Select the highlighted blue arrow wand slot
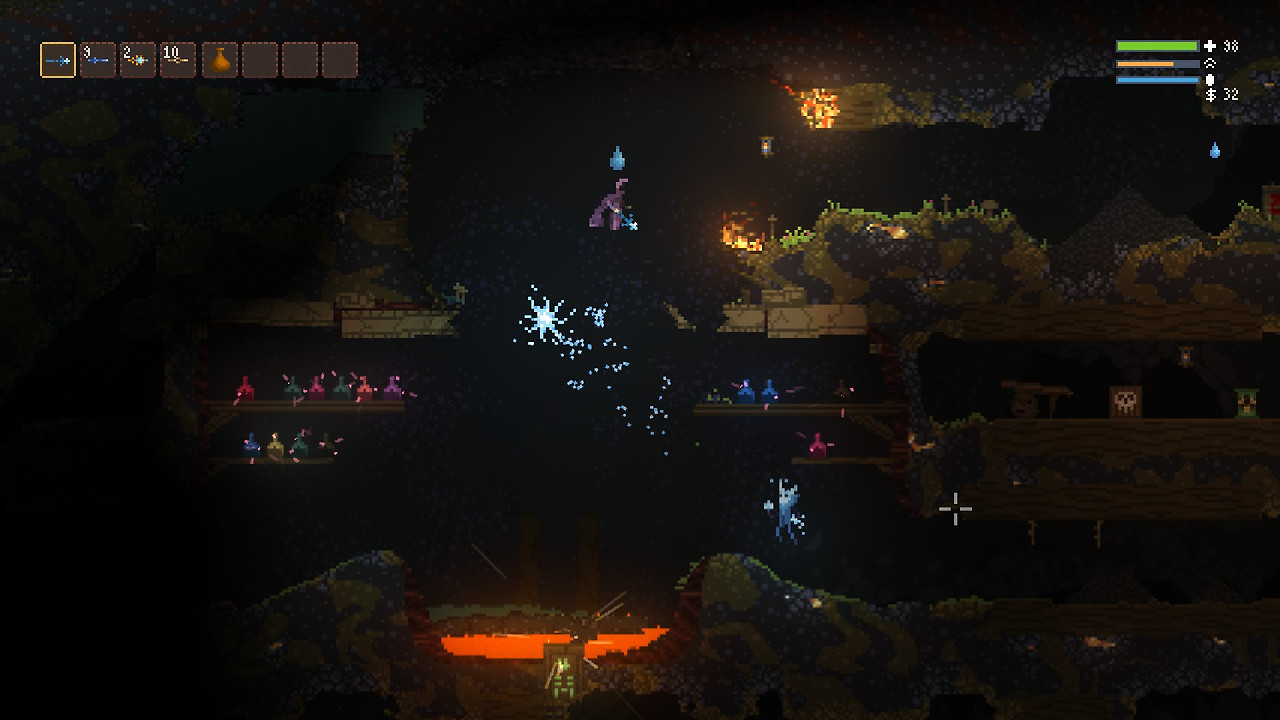1280x720 pixels. click(58, 60)
